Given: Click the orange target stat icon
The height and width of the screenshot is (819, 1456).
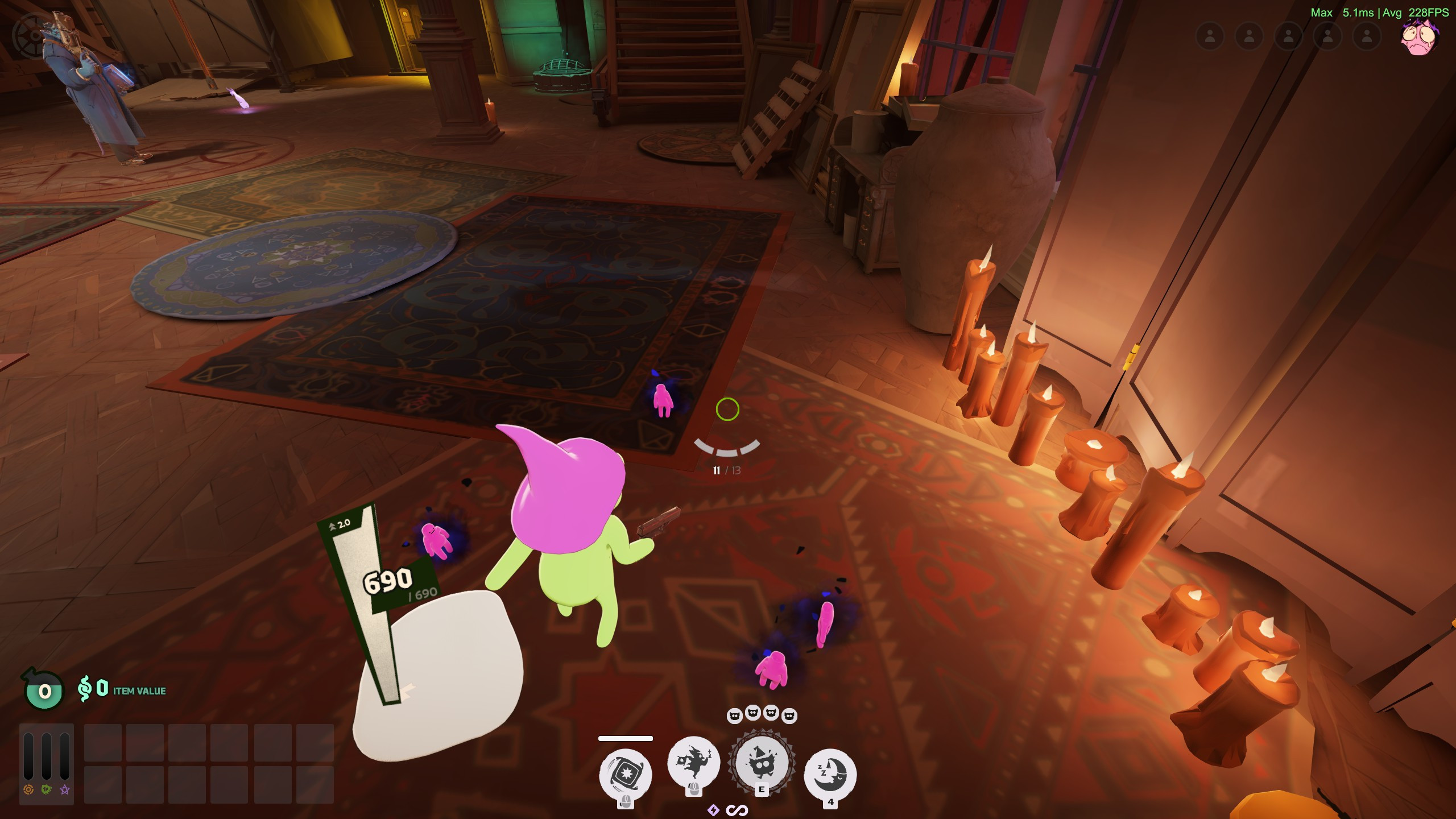Looking at the screenshot, I should pyautogui.click(x=28, y=789).
